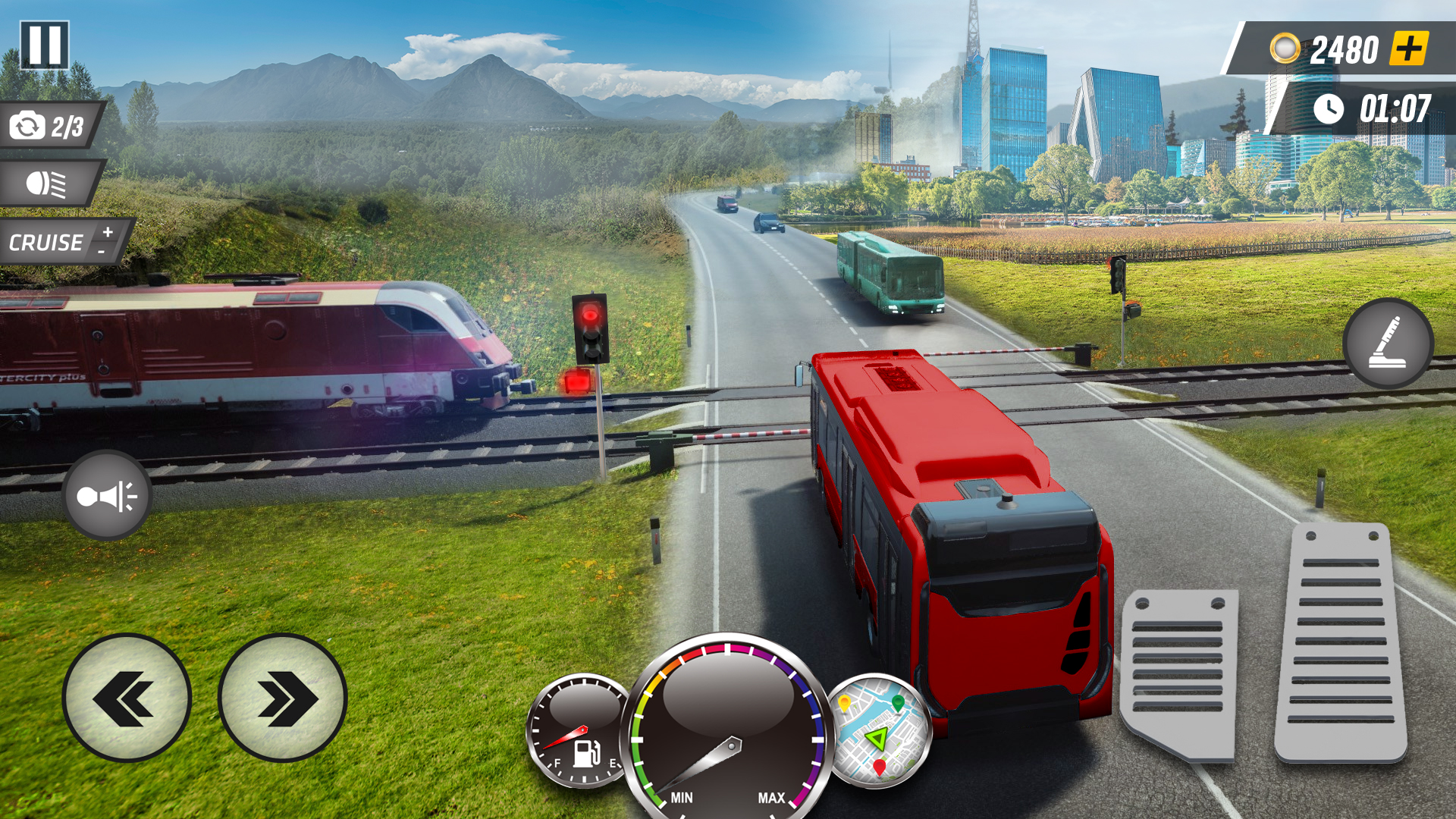Click the timer showing 01:07
The height and width of the screenshot is (819, 1456).
tap(1395, 106)
